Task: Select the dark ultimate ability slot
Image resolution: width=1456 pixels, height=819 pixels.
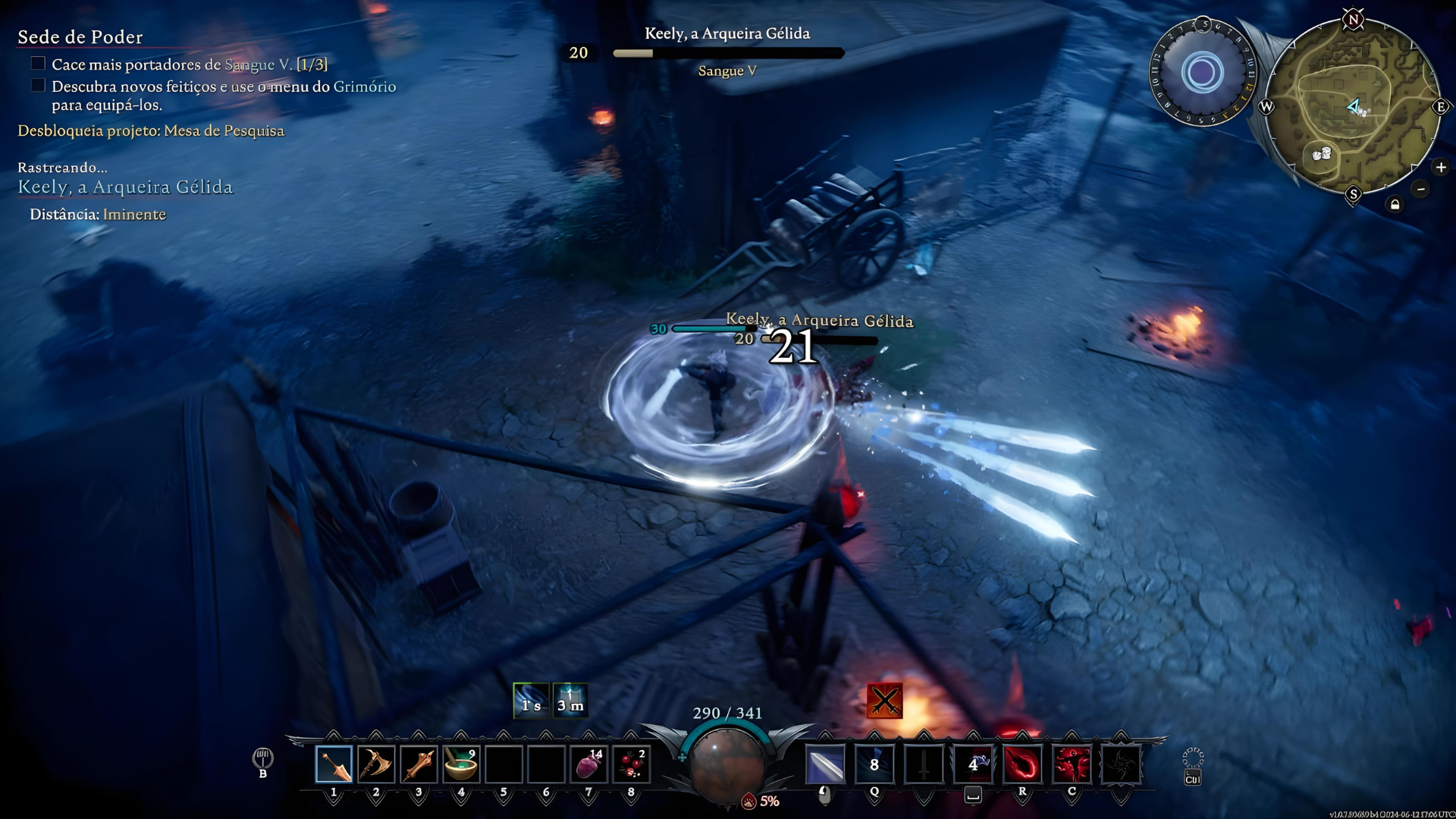Action: (1121, 764)
